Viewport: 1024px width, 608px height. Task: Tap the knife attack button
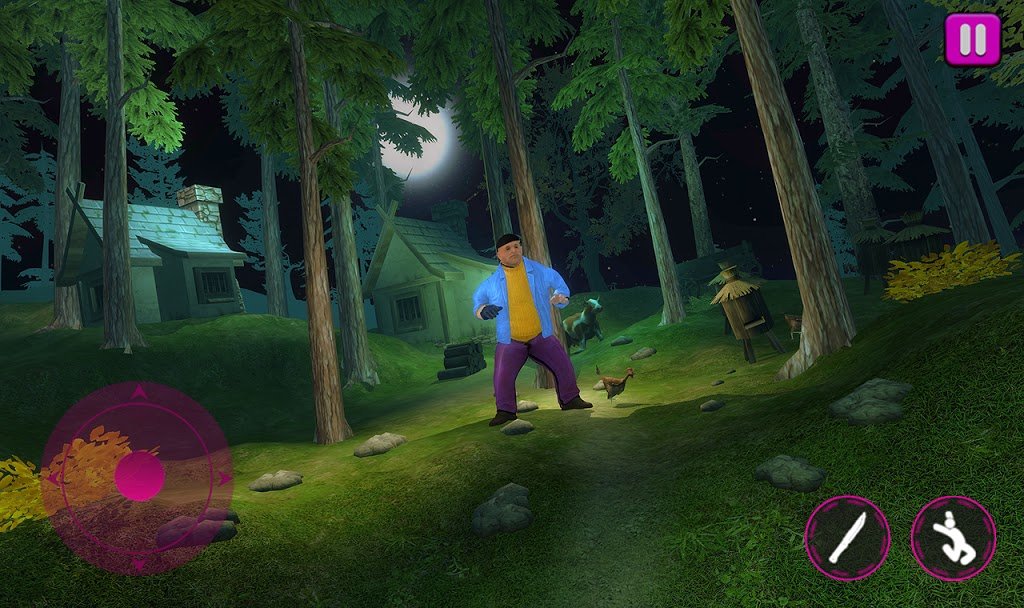point(847,537)
